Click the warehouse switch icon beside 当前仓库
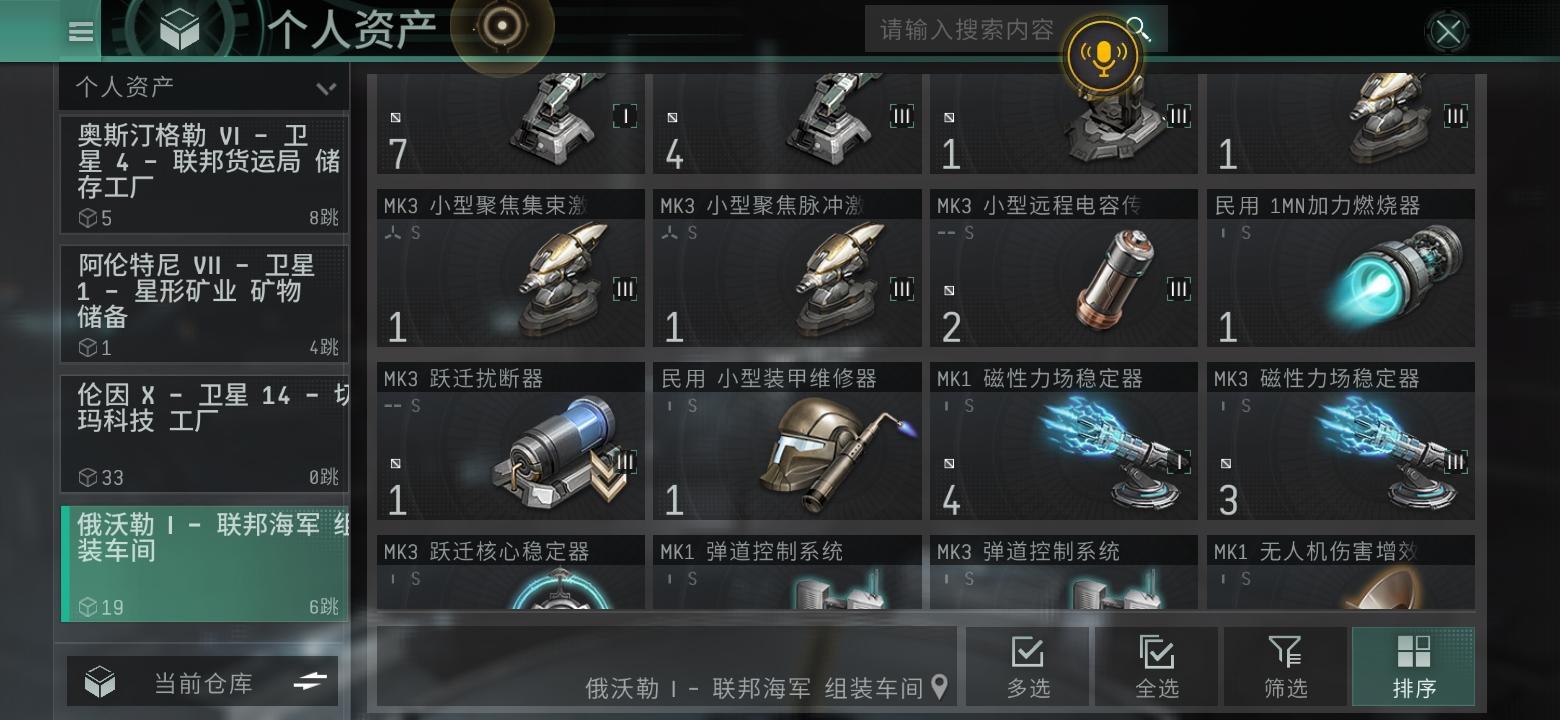Image resolution: width=1560 pixels, height=720 pixels. [x=311, y=681]
